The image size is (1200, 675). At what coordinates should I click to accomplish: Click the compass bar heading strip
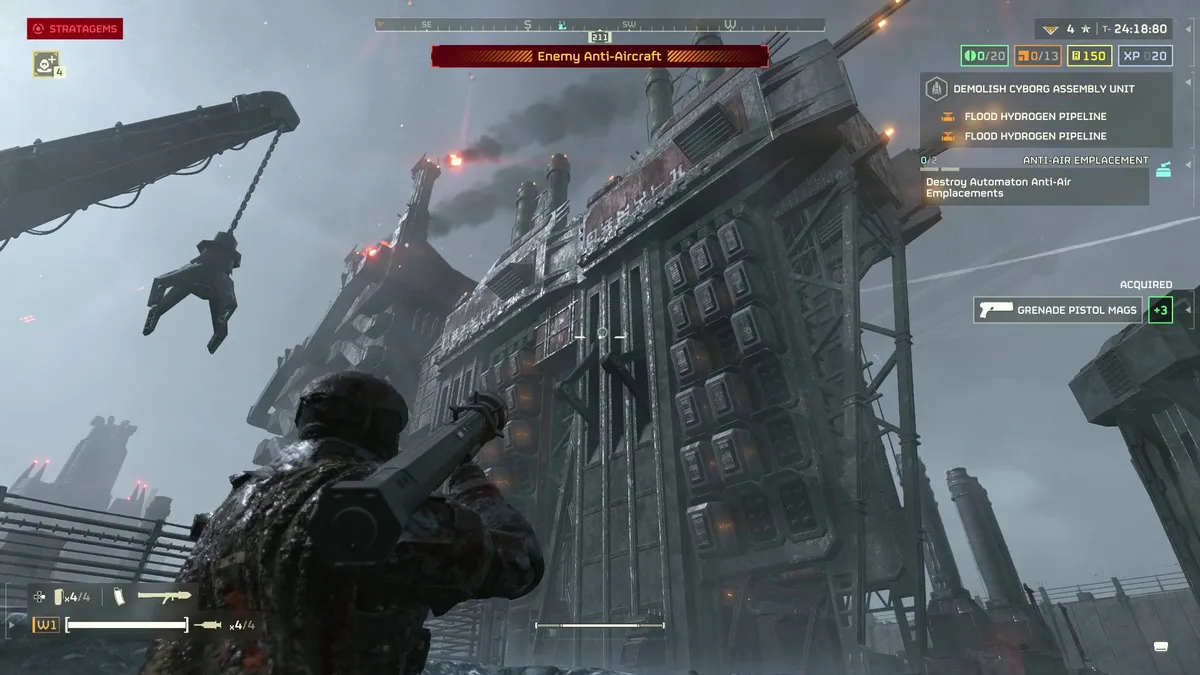pos(600,24)
